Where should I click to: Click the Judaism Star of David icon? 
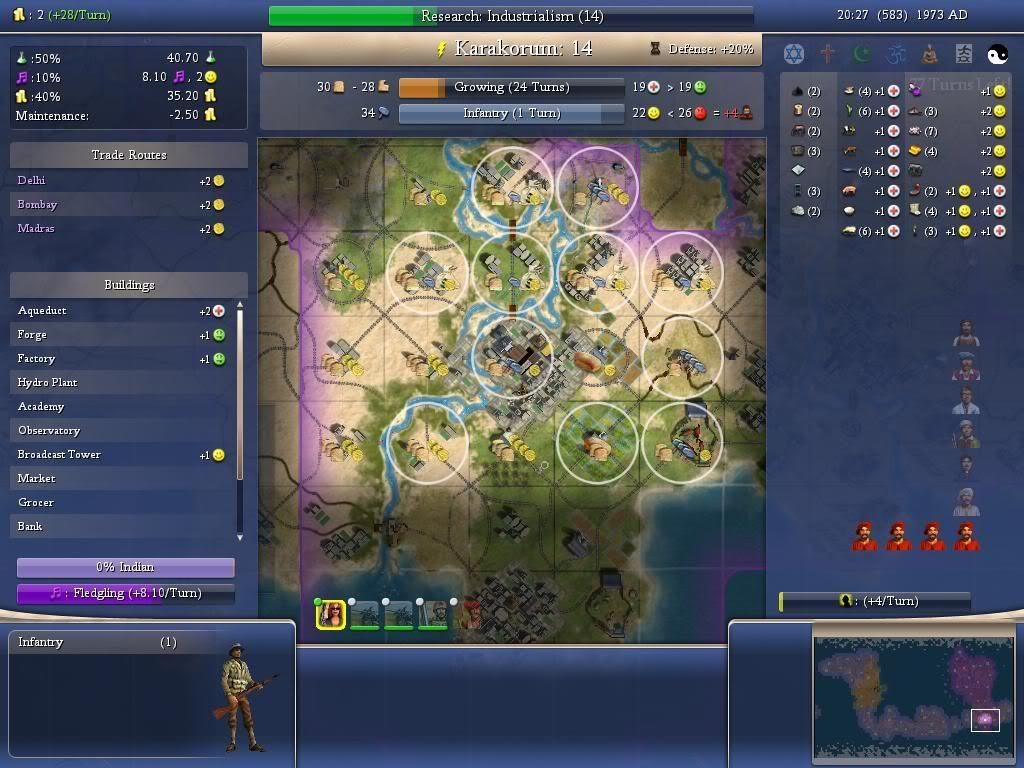pos(794,54)
